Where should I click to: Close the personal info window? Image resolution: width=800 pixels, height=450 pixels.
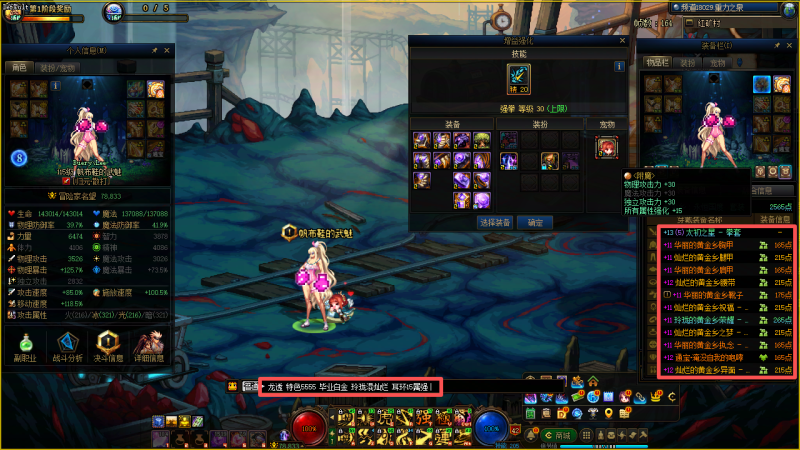point(168,48)
